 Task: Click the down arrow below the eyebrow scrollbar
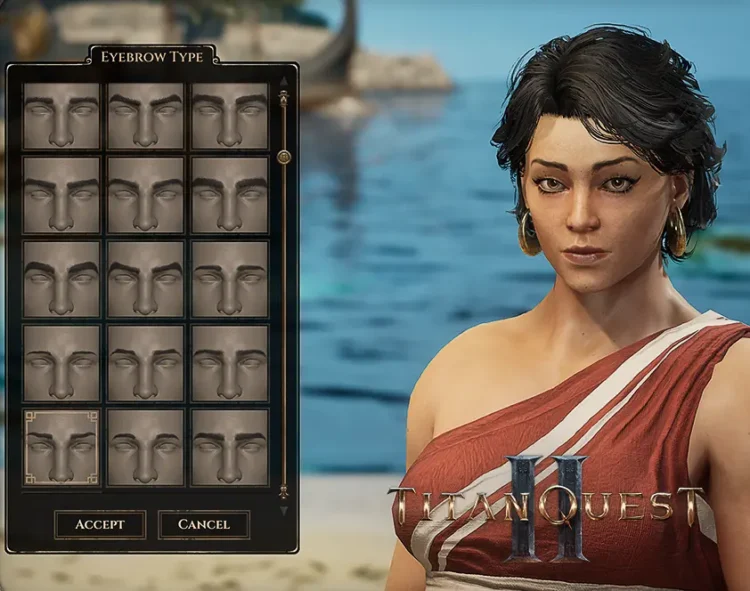[x=284, y=511]
